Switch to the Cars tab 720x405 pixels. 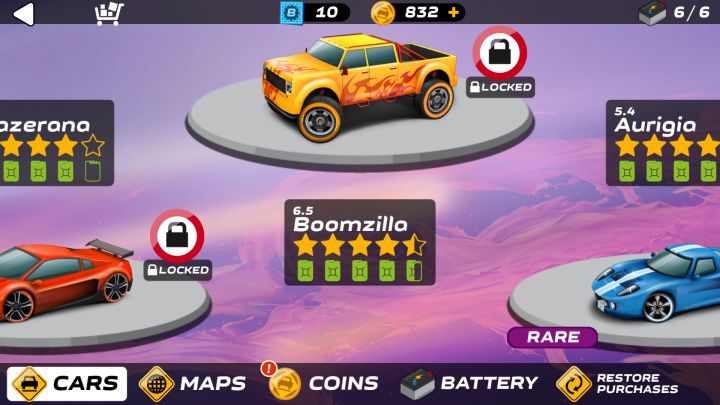tap(68, 383)
